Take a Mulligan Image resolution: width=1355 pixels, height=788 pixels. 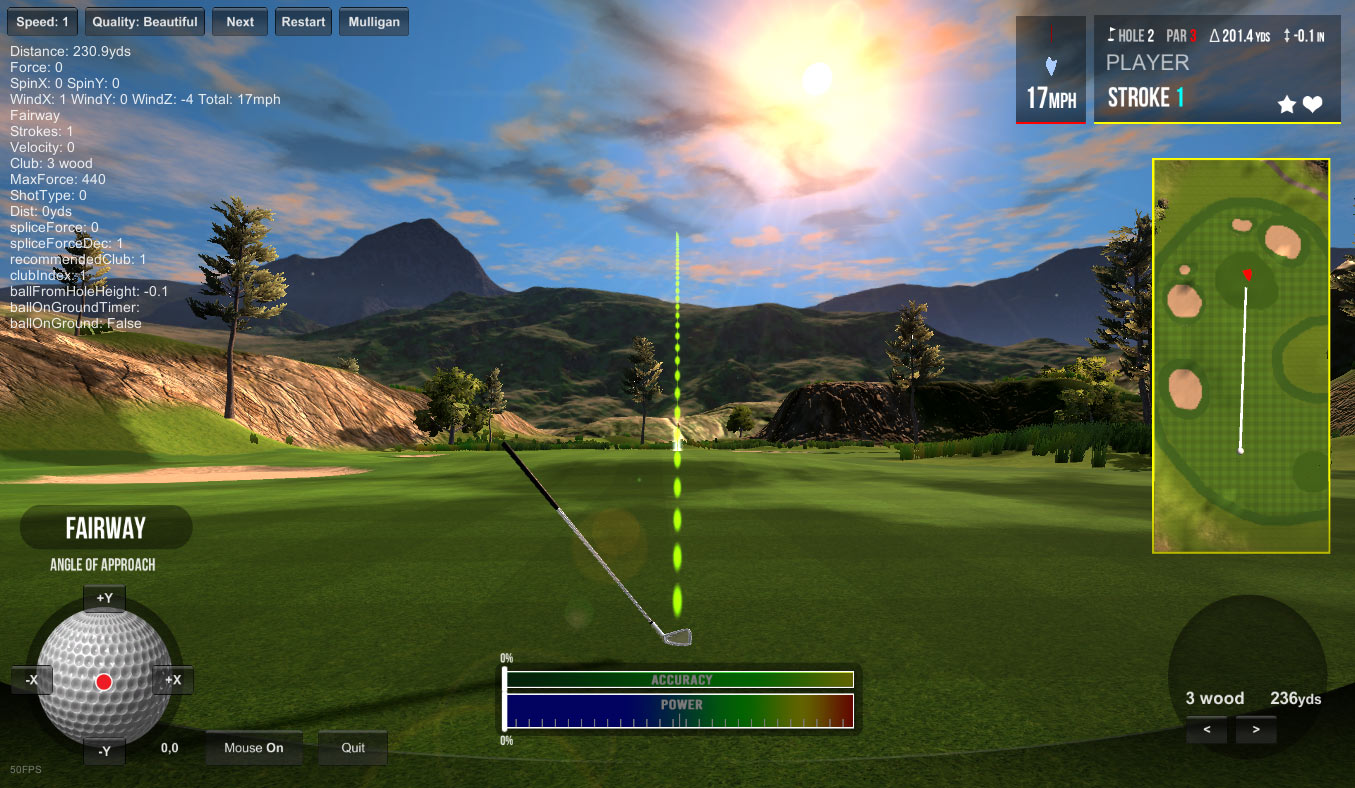point(374,22)
